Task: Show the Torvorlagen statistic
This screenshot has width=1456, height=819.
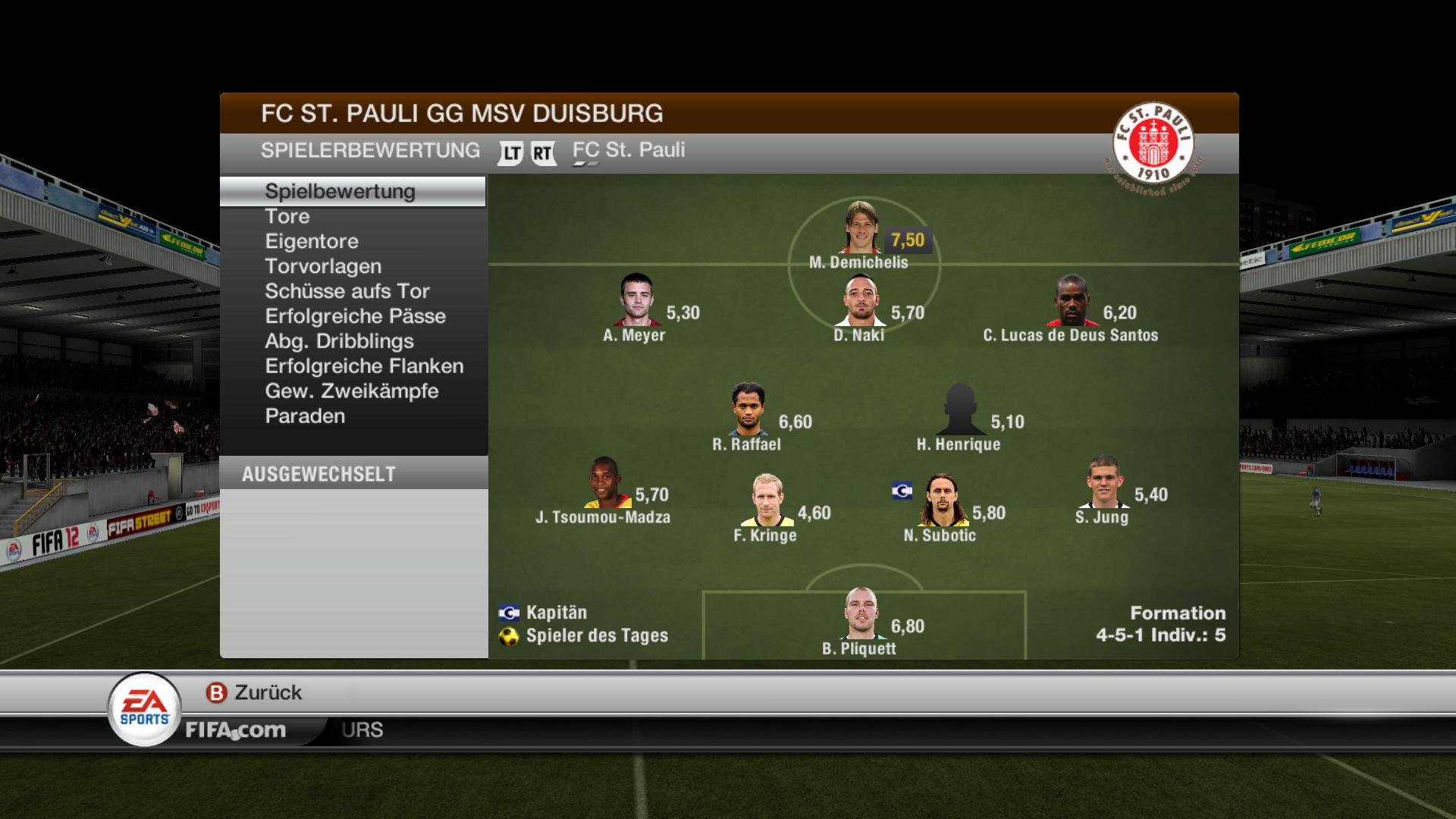Action: pyautogui.click(x=322, y=266)
